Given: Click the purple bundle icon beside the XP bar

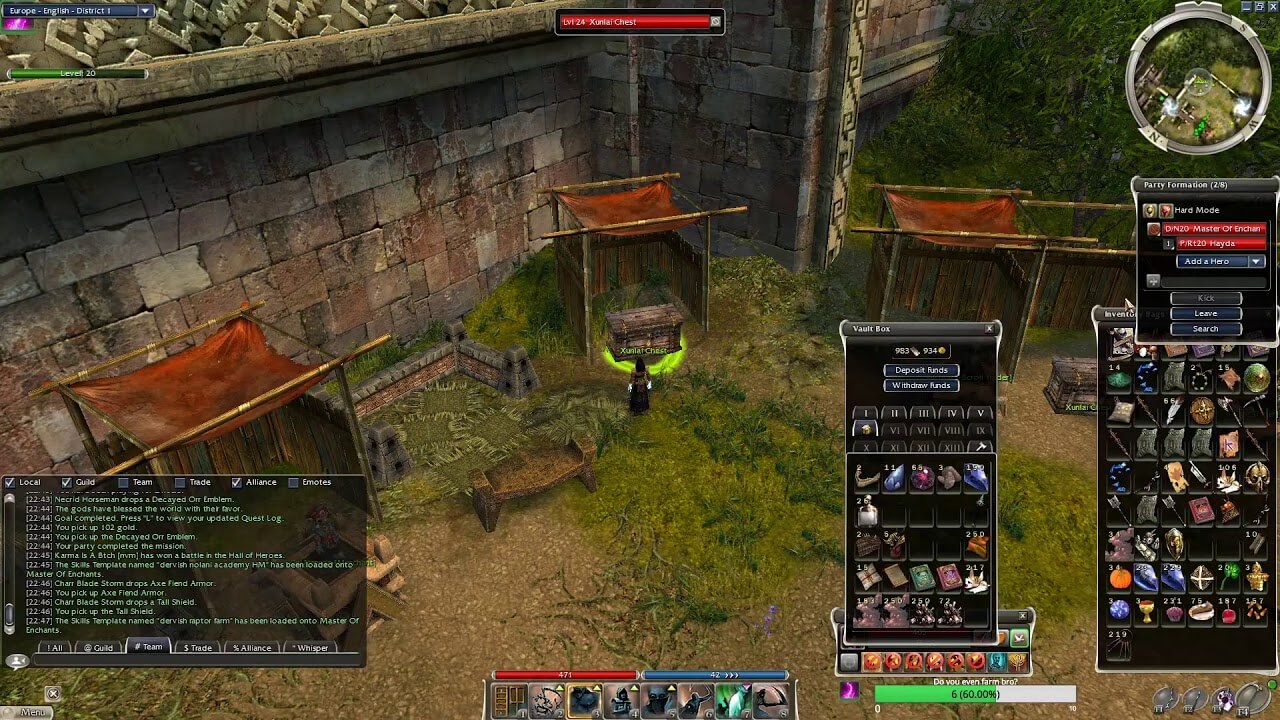Looking at the screenshot, I should tap(849, 693).
